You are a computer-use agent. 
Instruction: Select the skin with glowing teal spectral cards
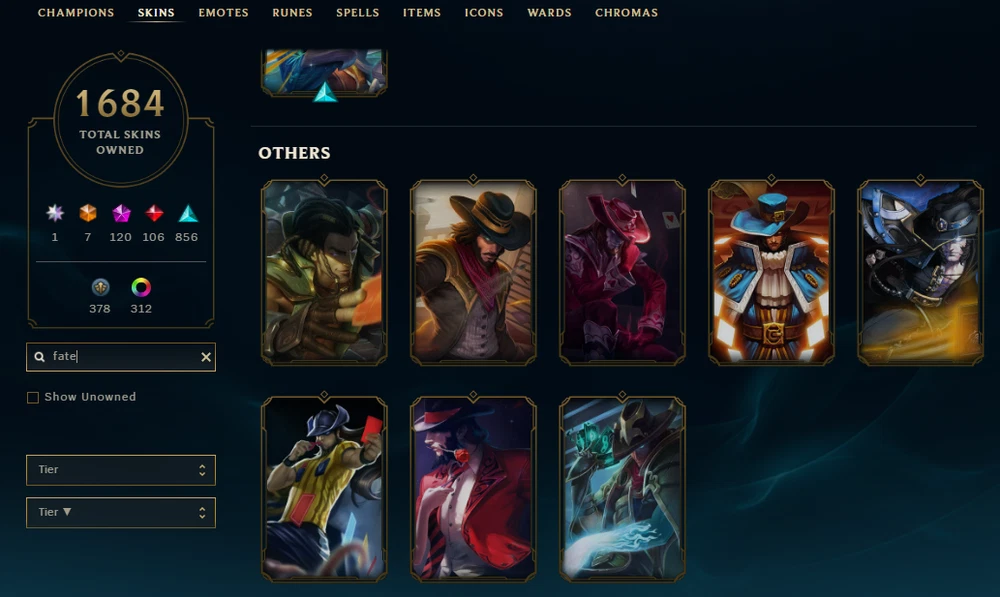point(622,489)
